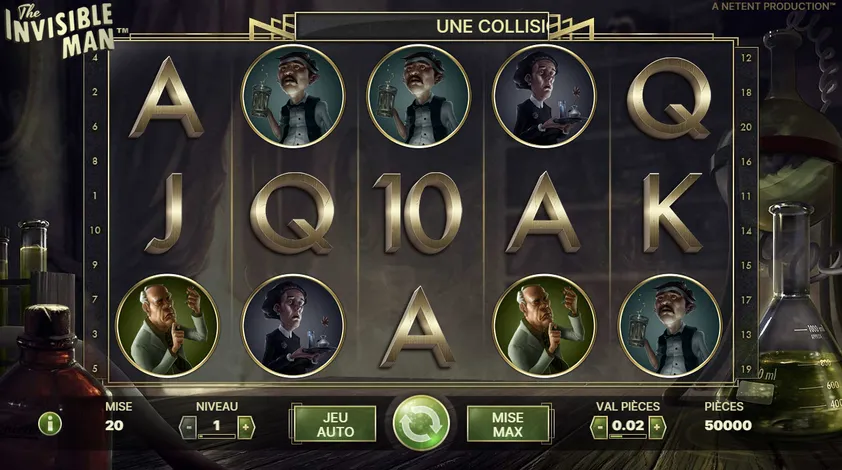Decrease the NIVEAU bet level
The height and width of the screenshot is (470, 842).
coord(188,426)
